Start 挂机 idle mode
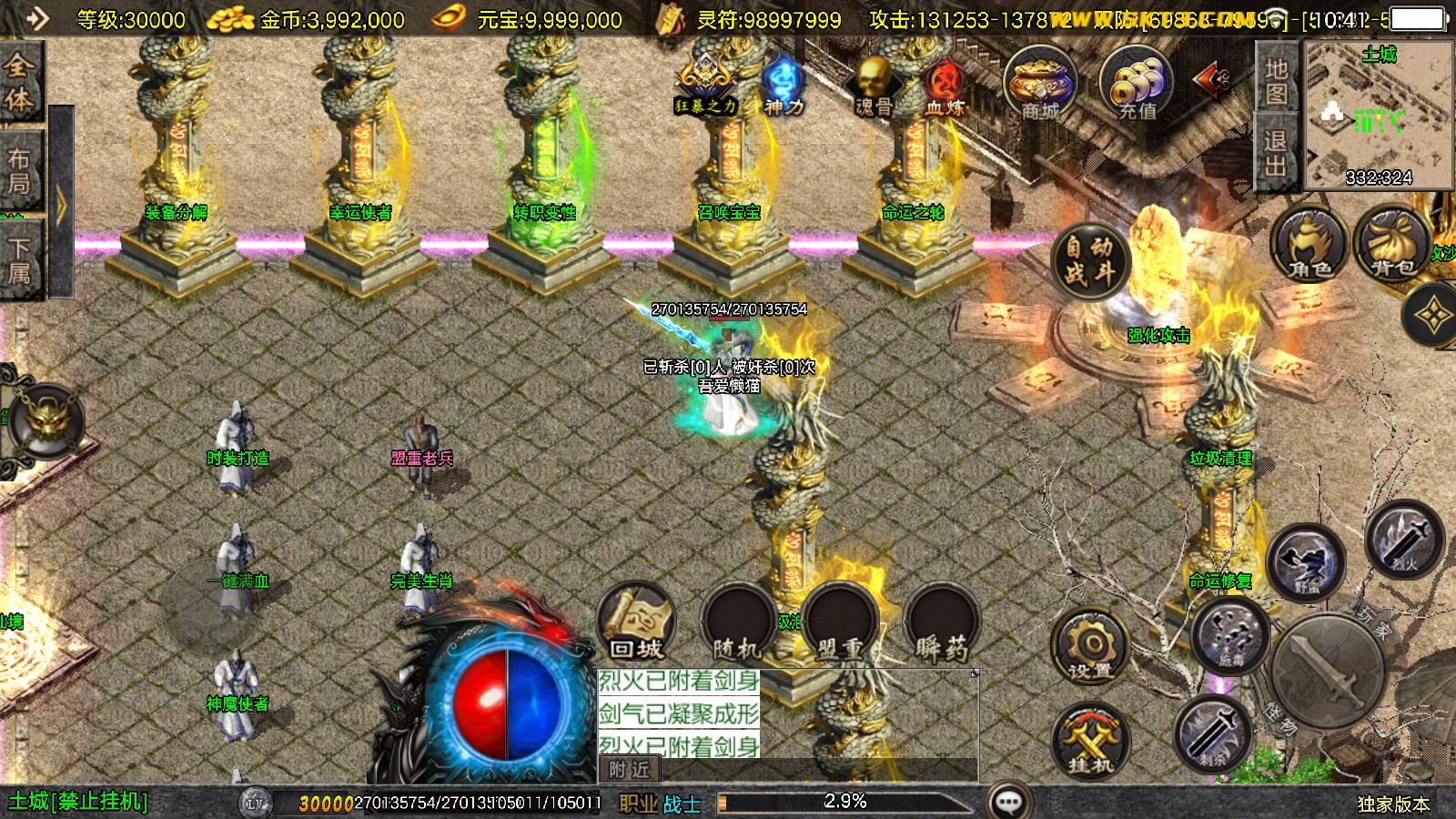Image resolution: width=1456 pixels, height=819 pixels. click(x=1090, y=741)
